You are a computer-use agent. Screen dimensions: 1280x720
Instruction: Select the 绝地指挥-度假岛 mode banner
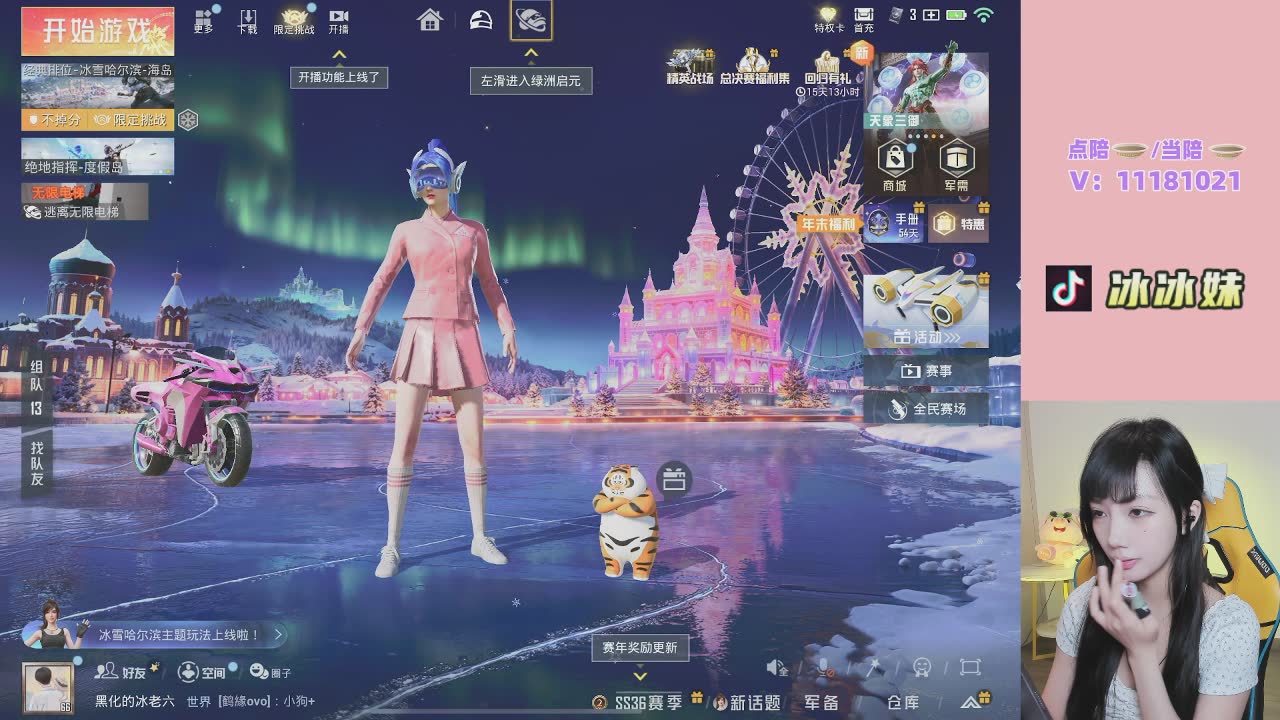click(98, 156)
